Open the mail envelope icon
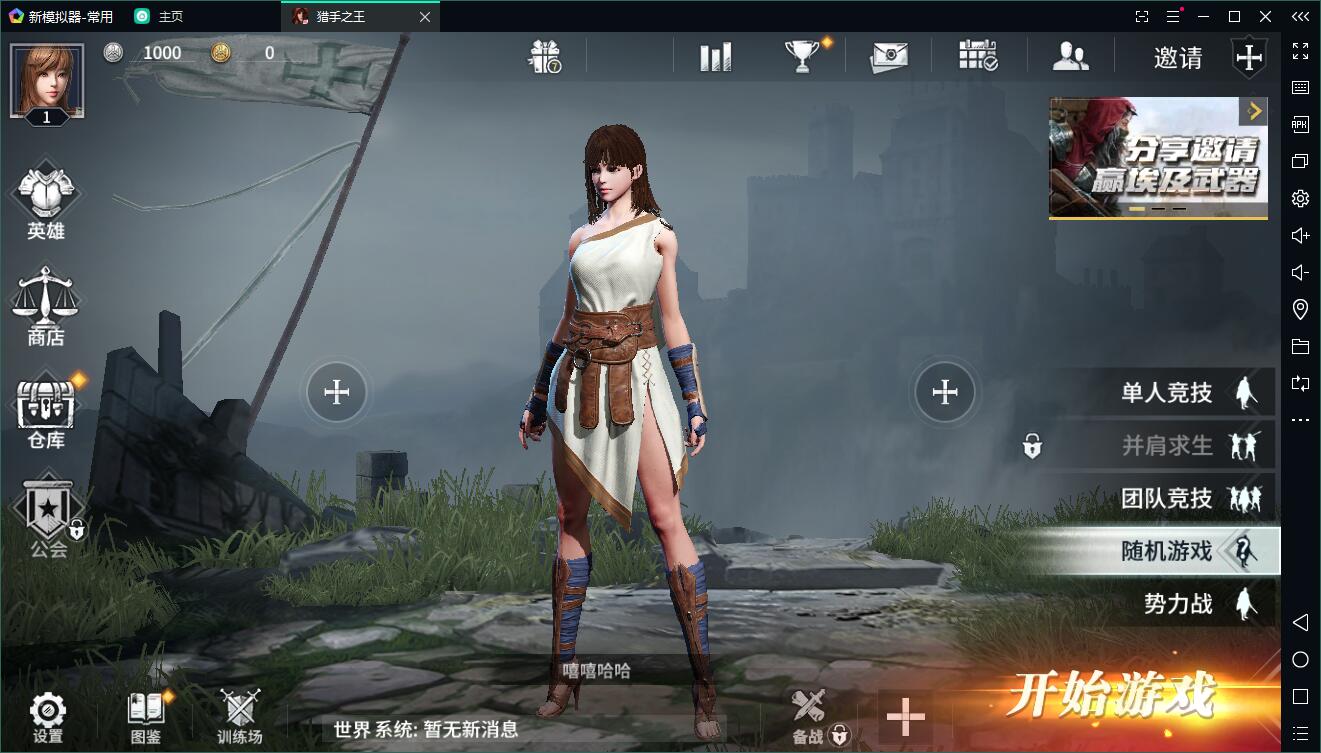 [x=888, y=57]
